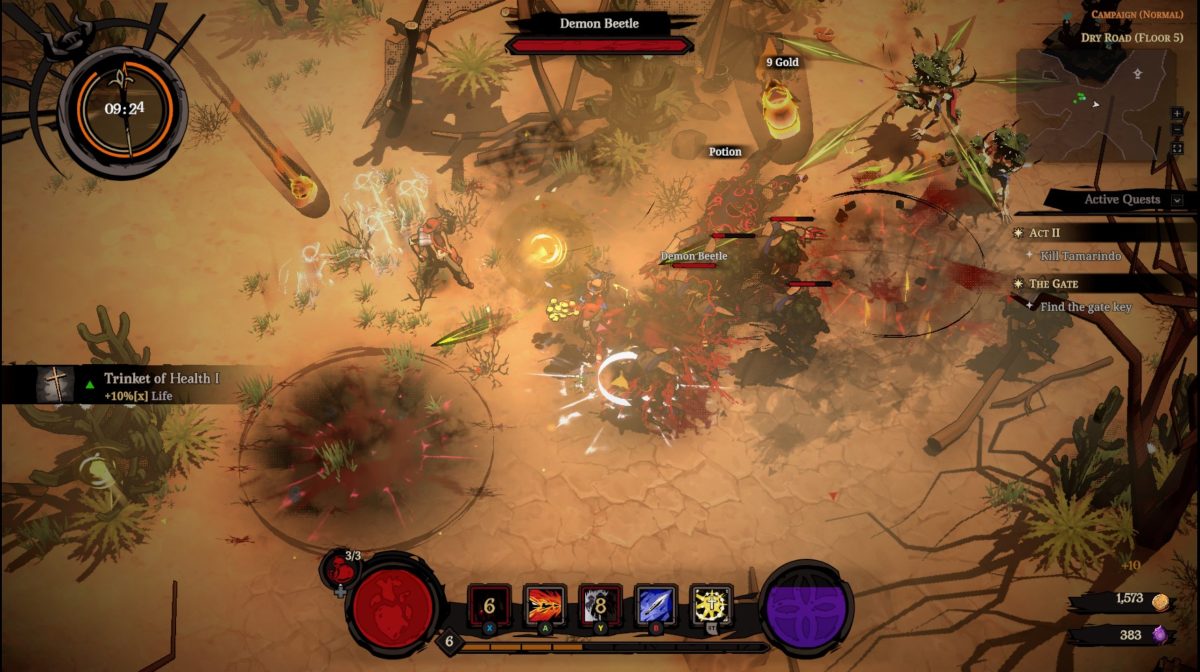Activate the fiery arrows skill
This screenshot has height=672, width=1200.
tap(545, 606)
